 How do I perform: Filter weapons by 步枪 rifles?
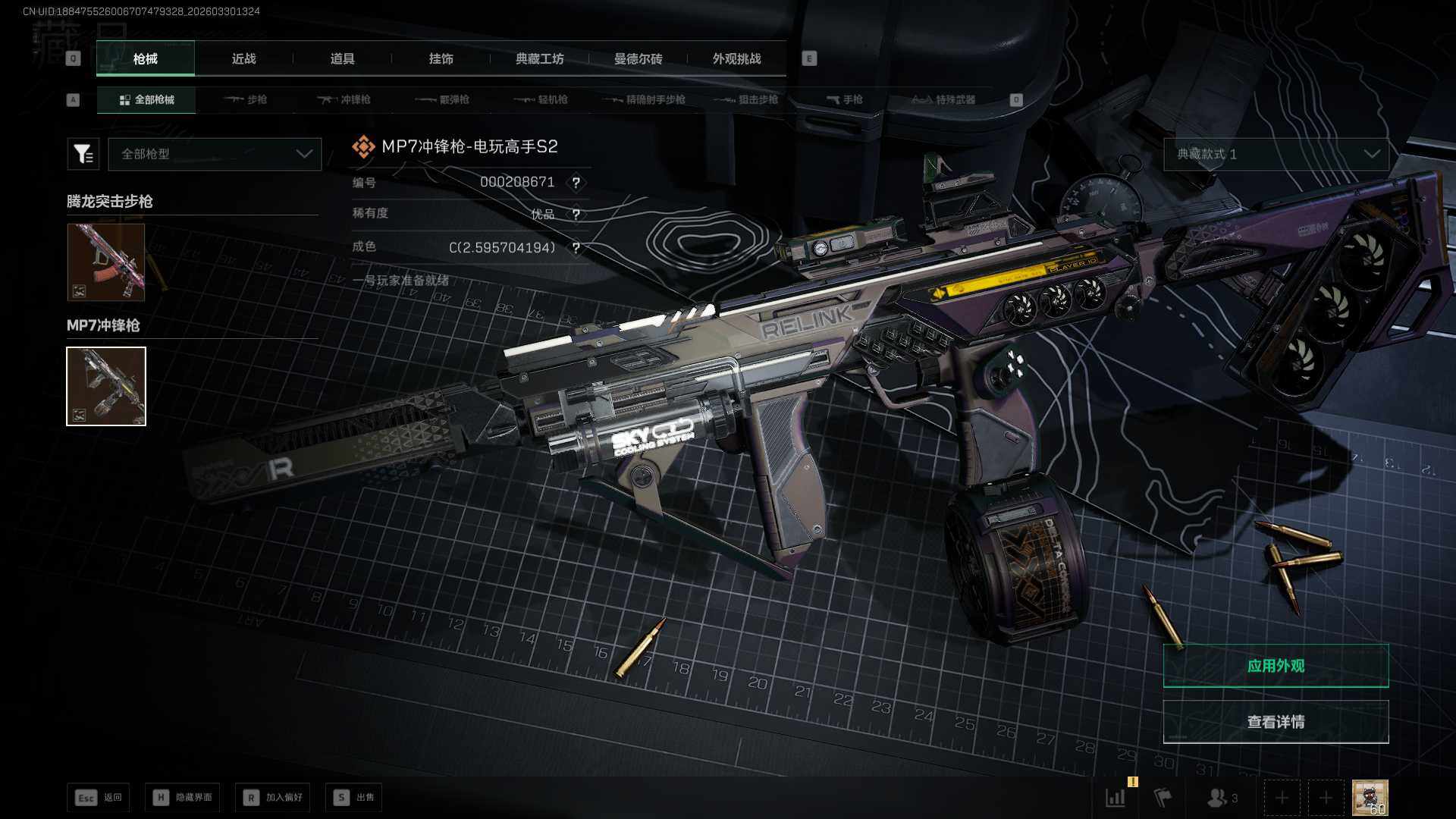(246, 99)
